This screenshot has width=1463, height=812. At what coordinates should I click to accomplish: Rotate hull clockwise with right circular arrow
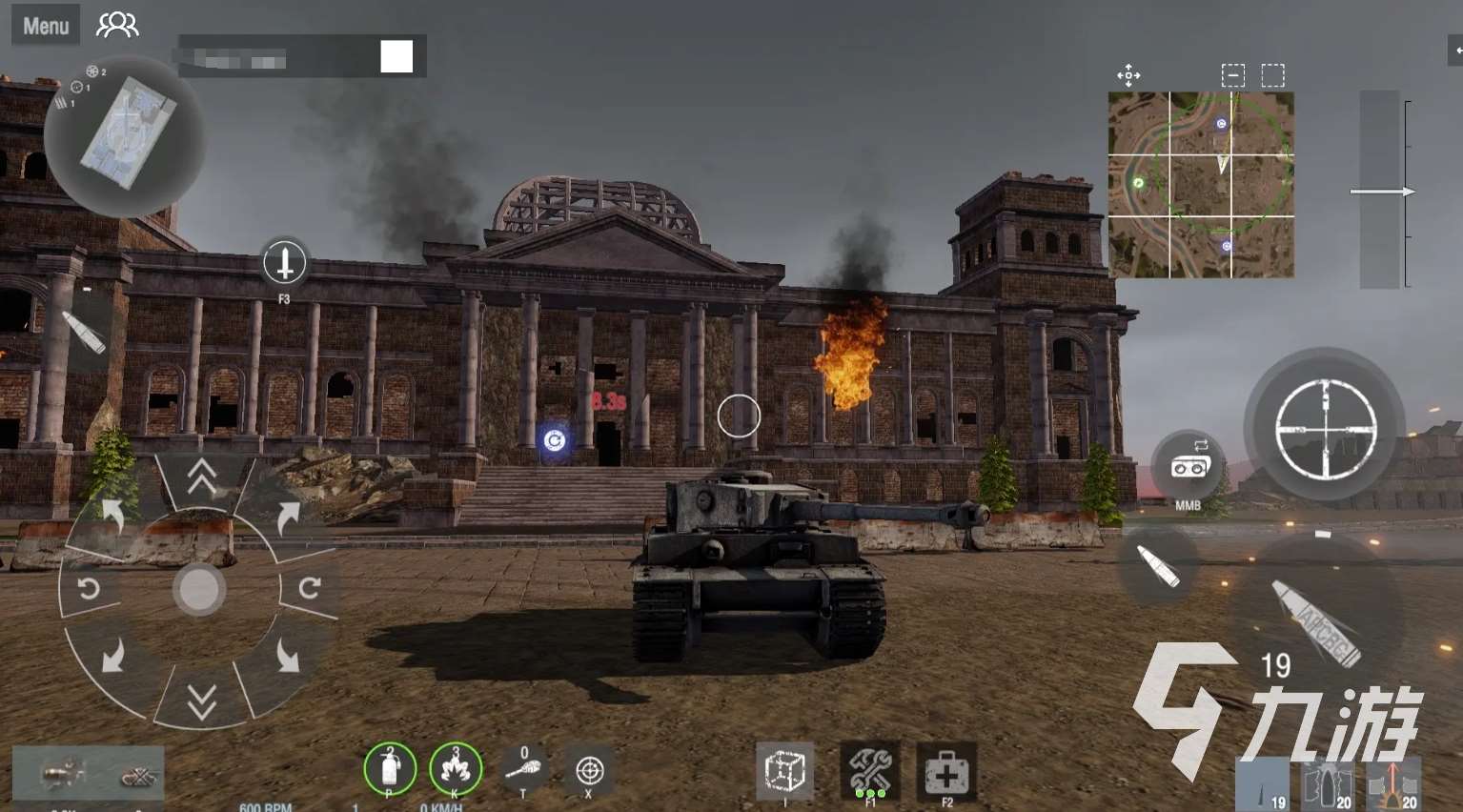click(309, 588)
